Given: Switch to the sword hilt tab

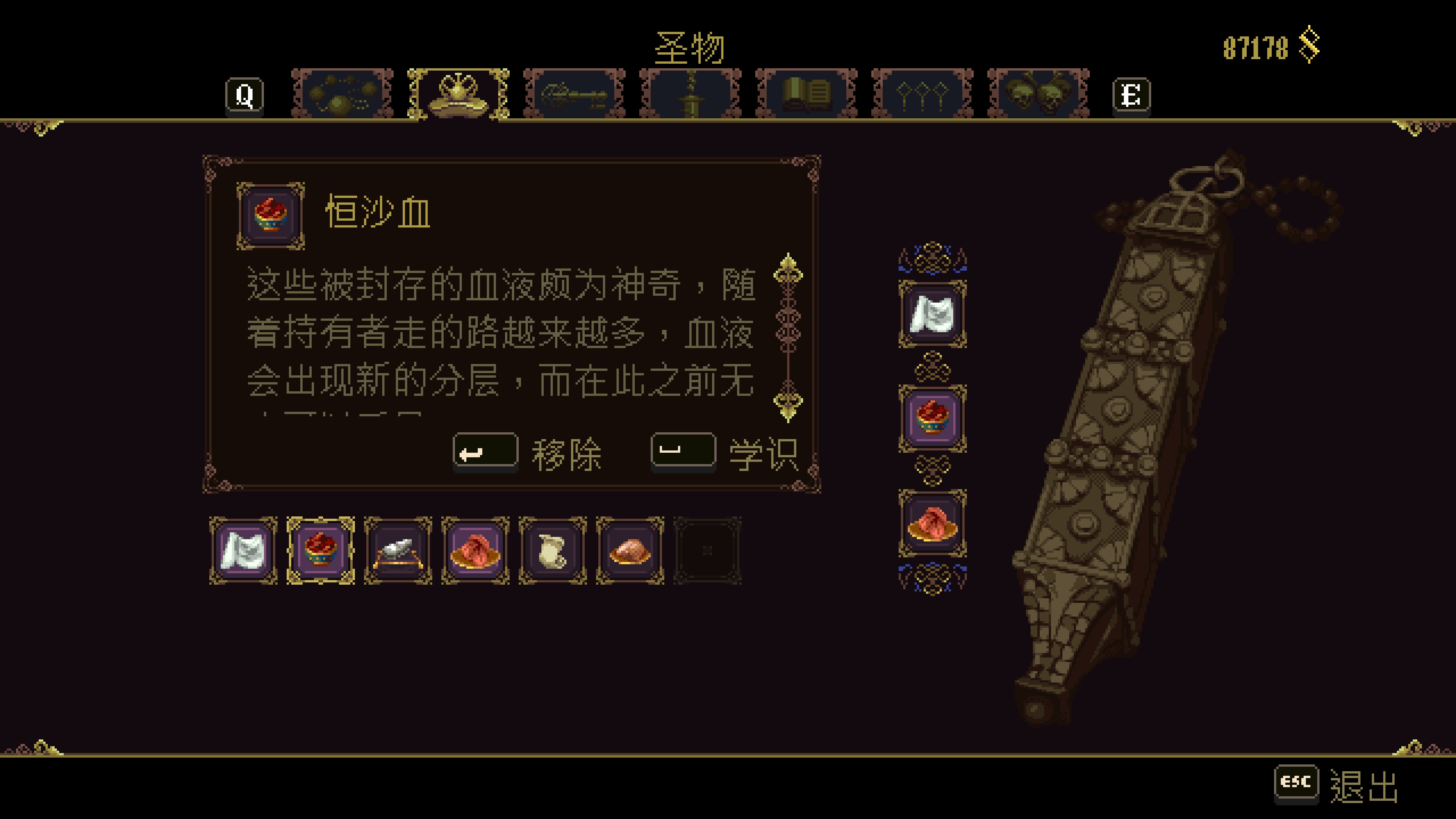Looking at the screenshot, I should tap(690, 94).
